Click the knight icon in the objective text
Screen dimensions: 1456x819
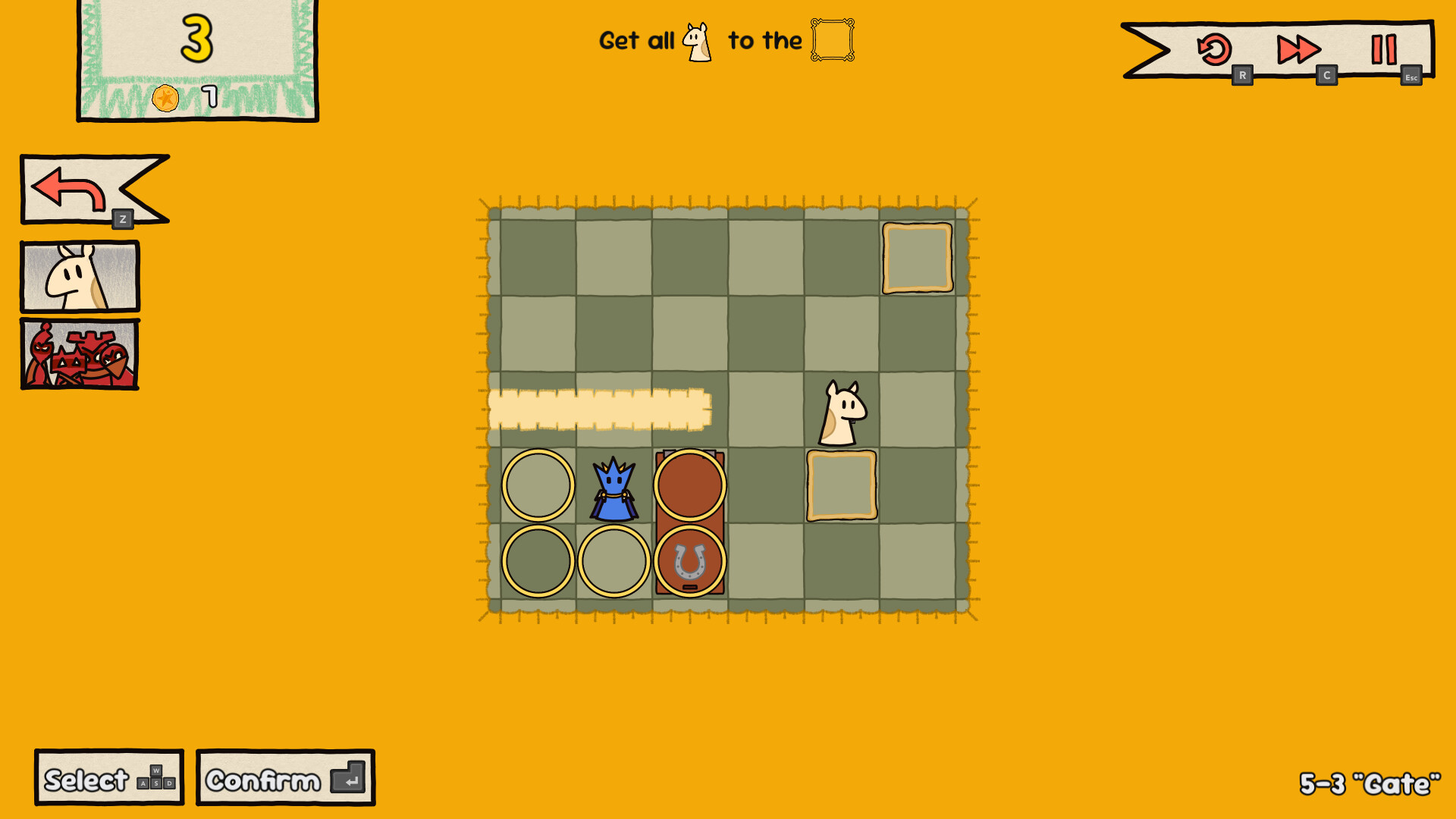(697, 40)
